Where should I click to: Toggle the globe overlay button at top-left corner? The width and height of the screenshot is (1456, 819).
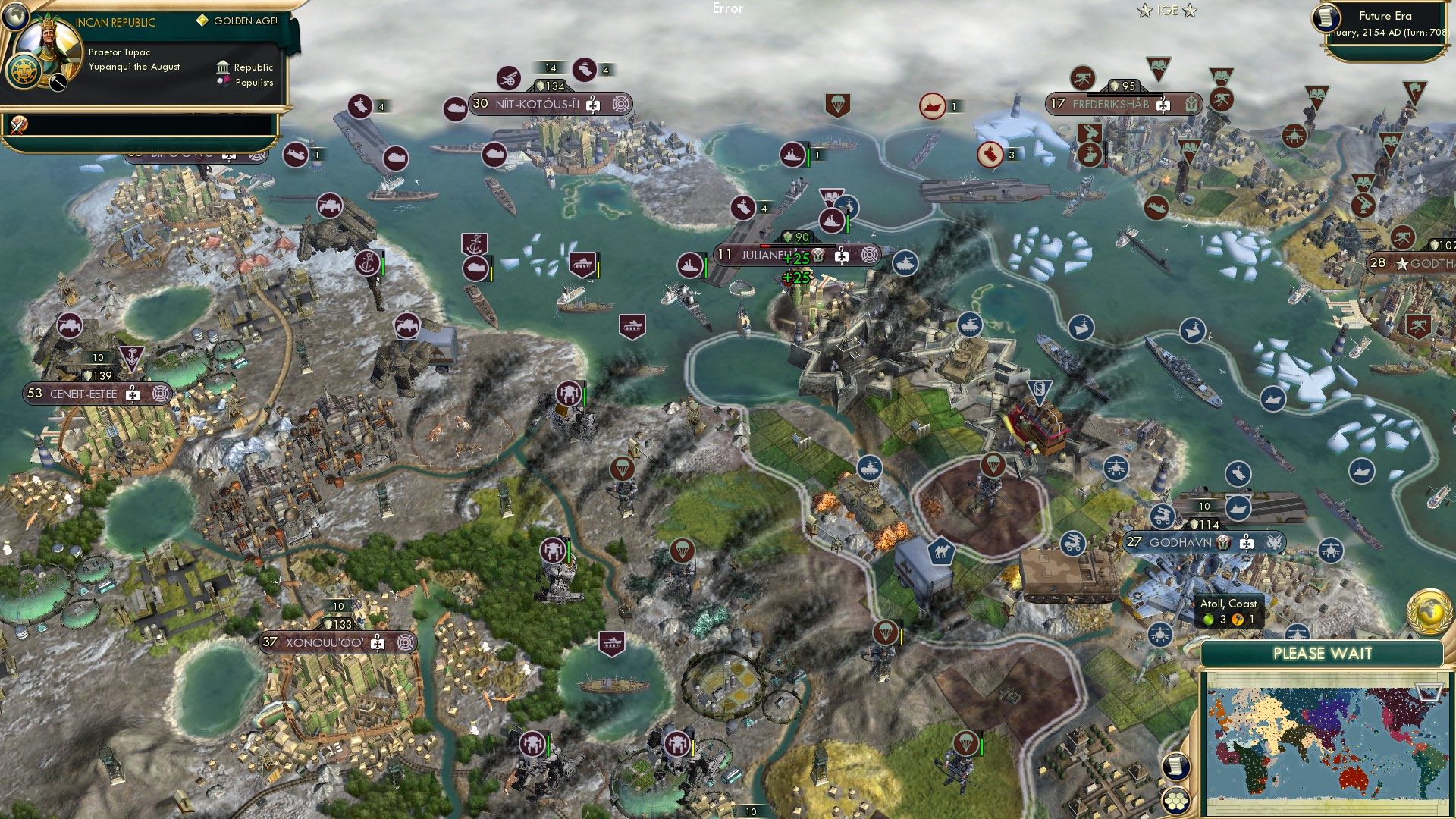[15, 17]
